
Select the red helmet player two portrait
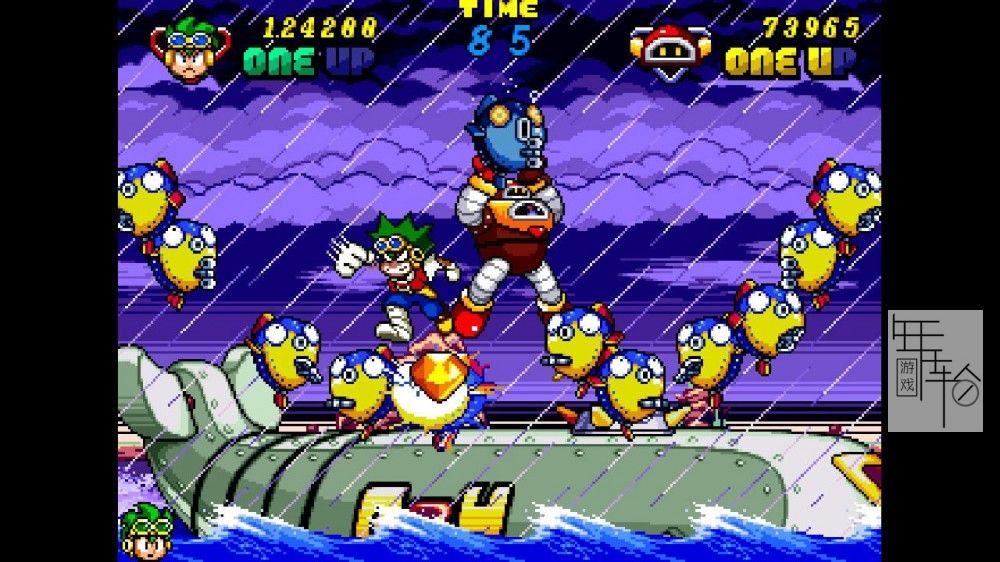pyautogui.click(x=670, y=48)
